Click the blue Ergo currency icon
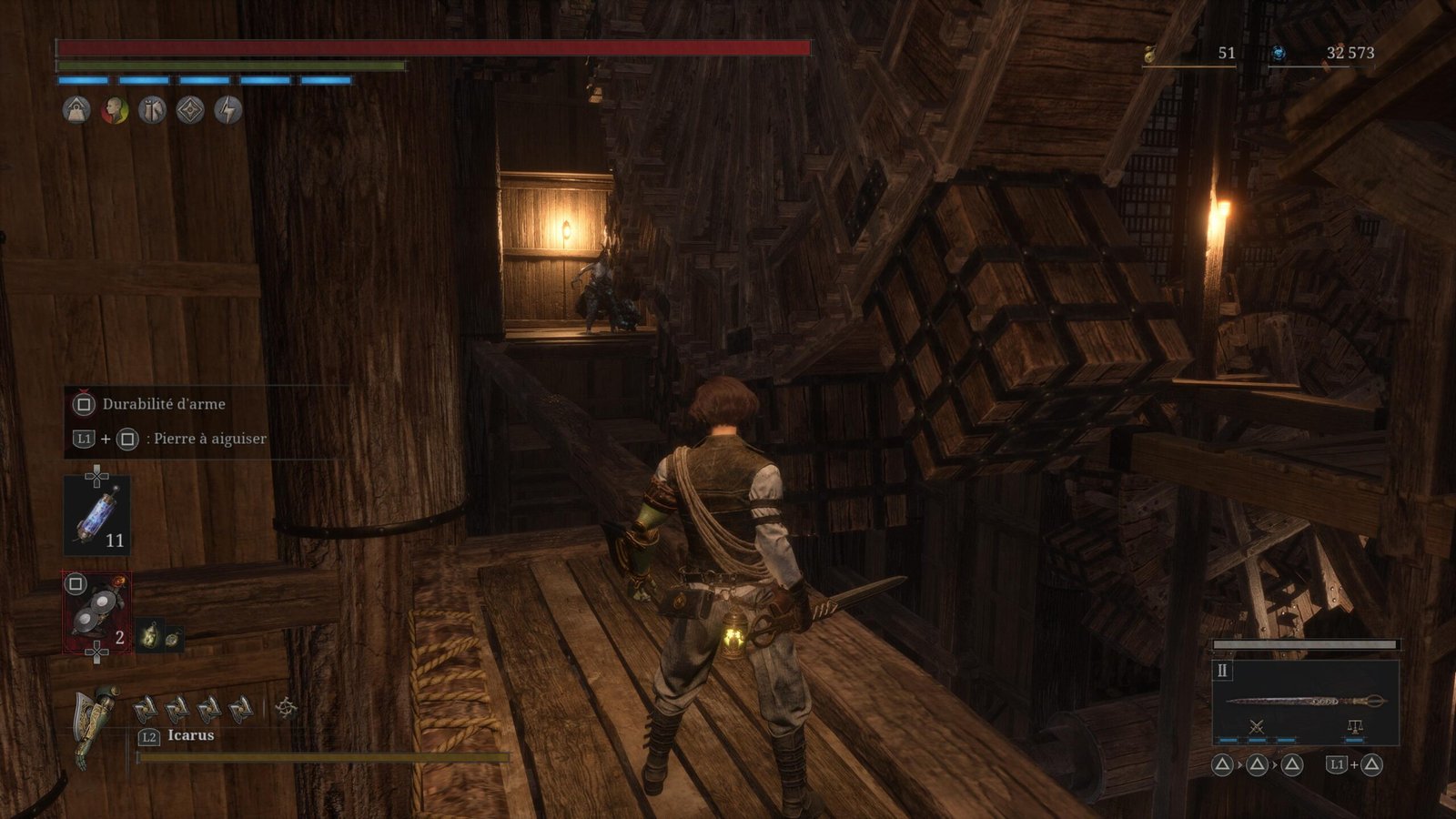Image resolution: width=1456 pixels, height=819 pixels. [x=1278, y=54]
